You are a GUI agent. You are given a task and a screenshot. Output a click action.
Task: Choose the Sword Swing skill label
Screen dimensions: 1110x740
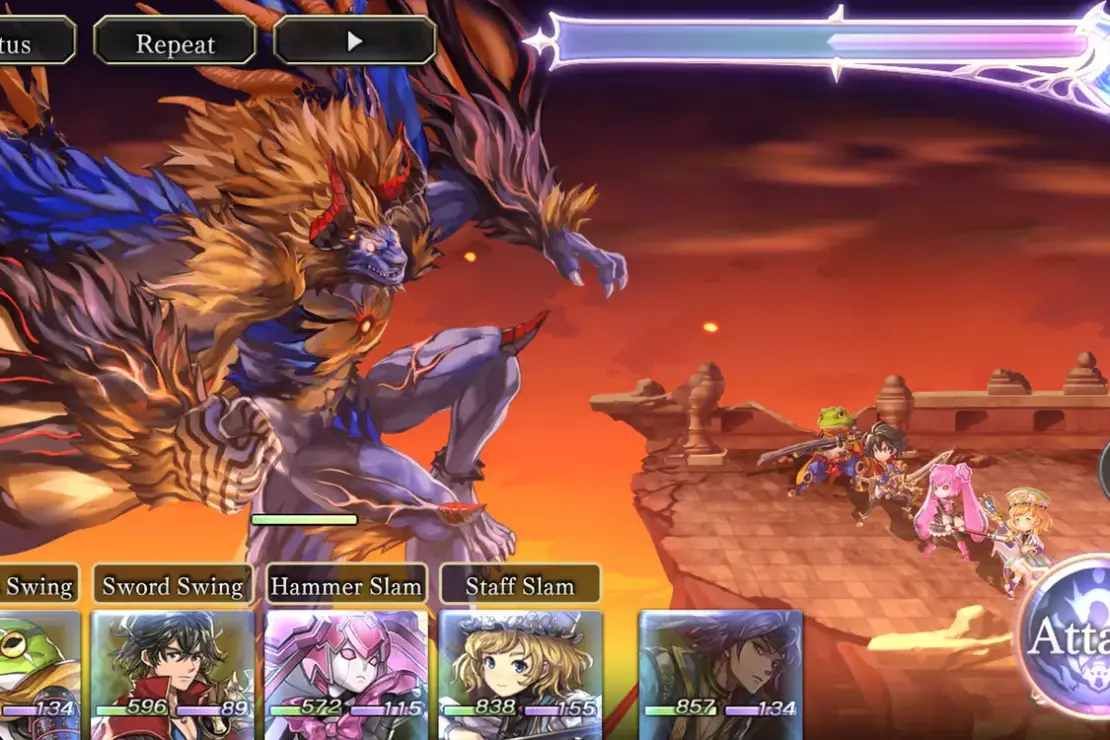[x=173, y=586]
